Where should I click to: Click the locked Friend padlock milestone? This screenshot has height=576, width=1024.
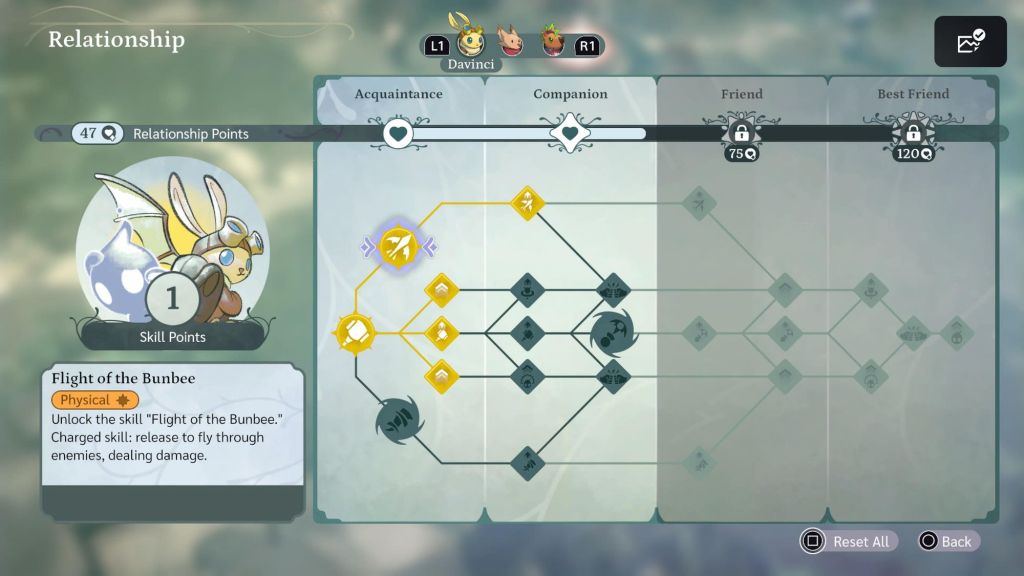(x=741, y=133)
